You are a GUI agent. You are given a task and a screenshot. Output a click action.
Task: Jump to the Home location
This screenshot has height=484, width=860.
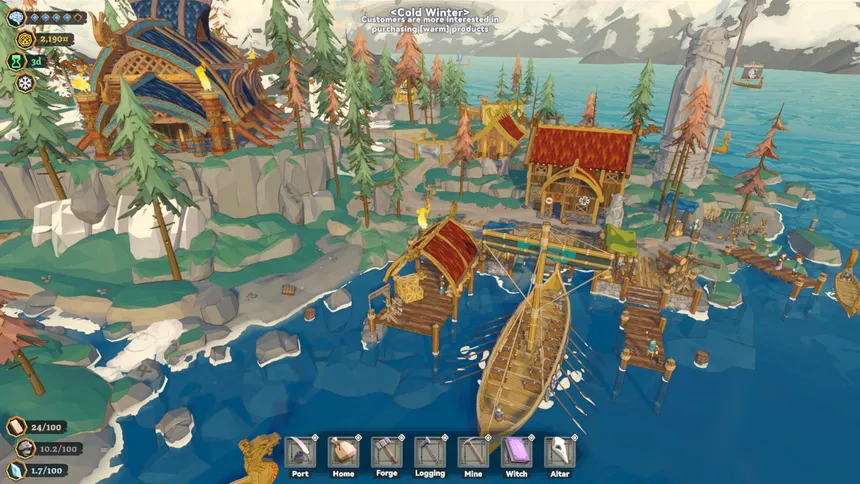(x=343, y=452)
